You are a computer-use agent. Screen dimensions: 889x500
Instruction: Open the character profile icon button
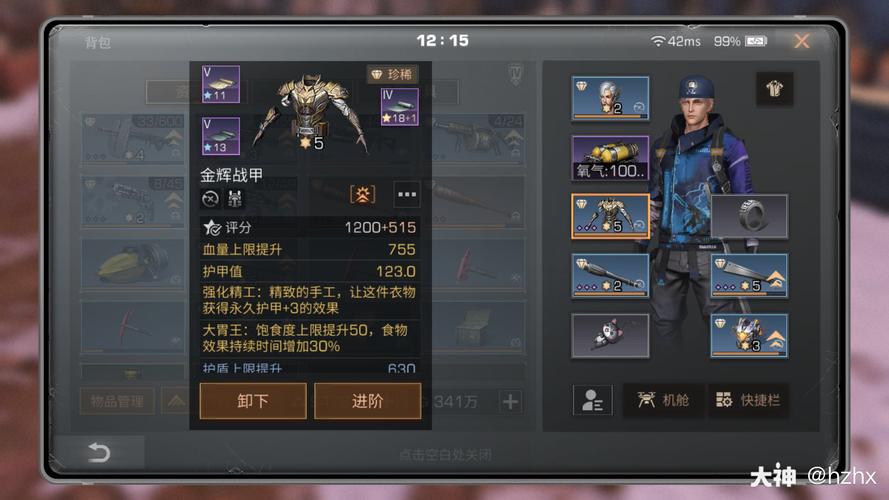(x=592, y=400)
